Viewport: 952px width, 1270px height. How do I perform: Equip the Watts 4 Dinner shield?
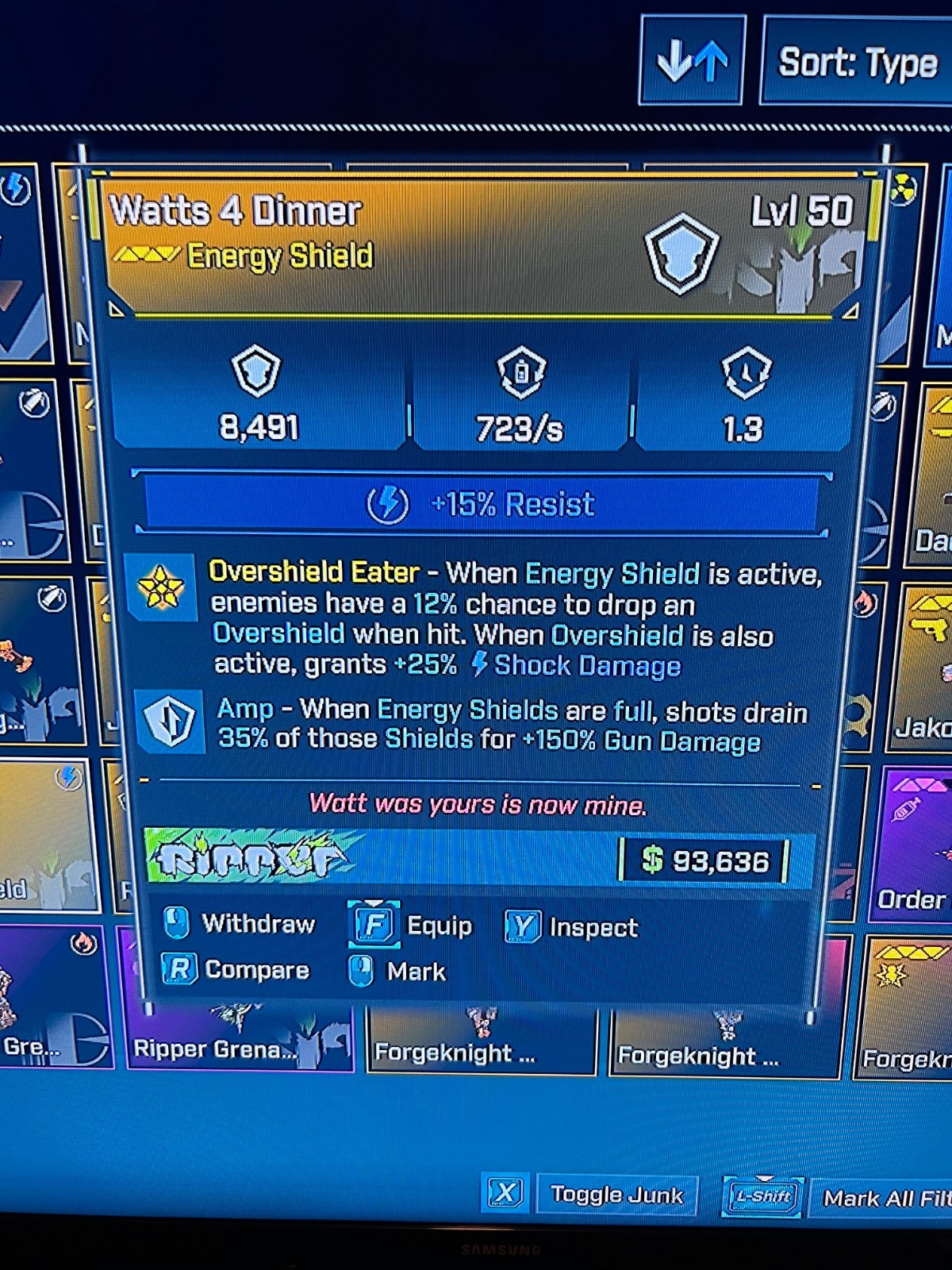(x=413, y=926)
